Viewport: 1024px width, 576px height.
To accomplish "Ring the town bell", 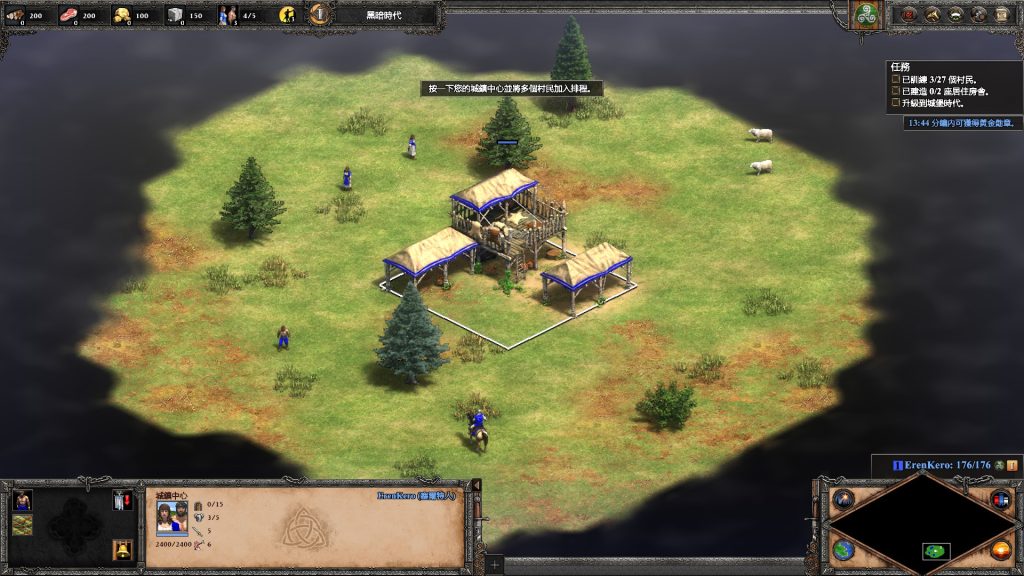I will click(x=124, y=549).
